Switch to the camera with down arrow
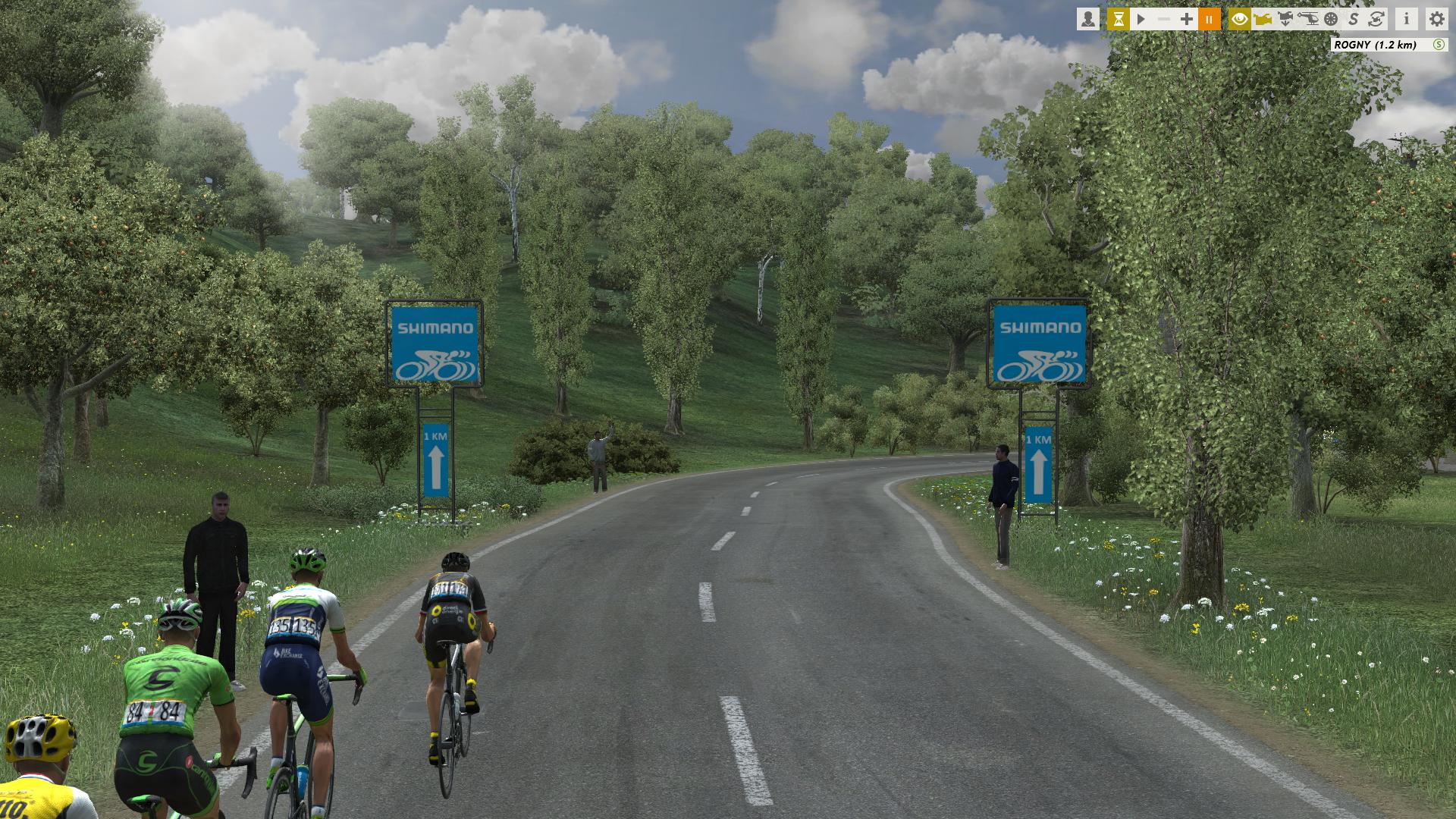Screen dimensions: 1456x819 1285,19
